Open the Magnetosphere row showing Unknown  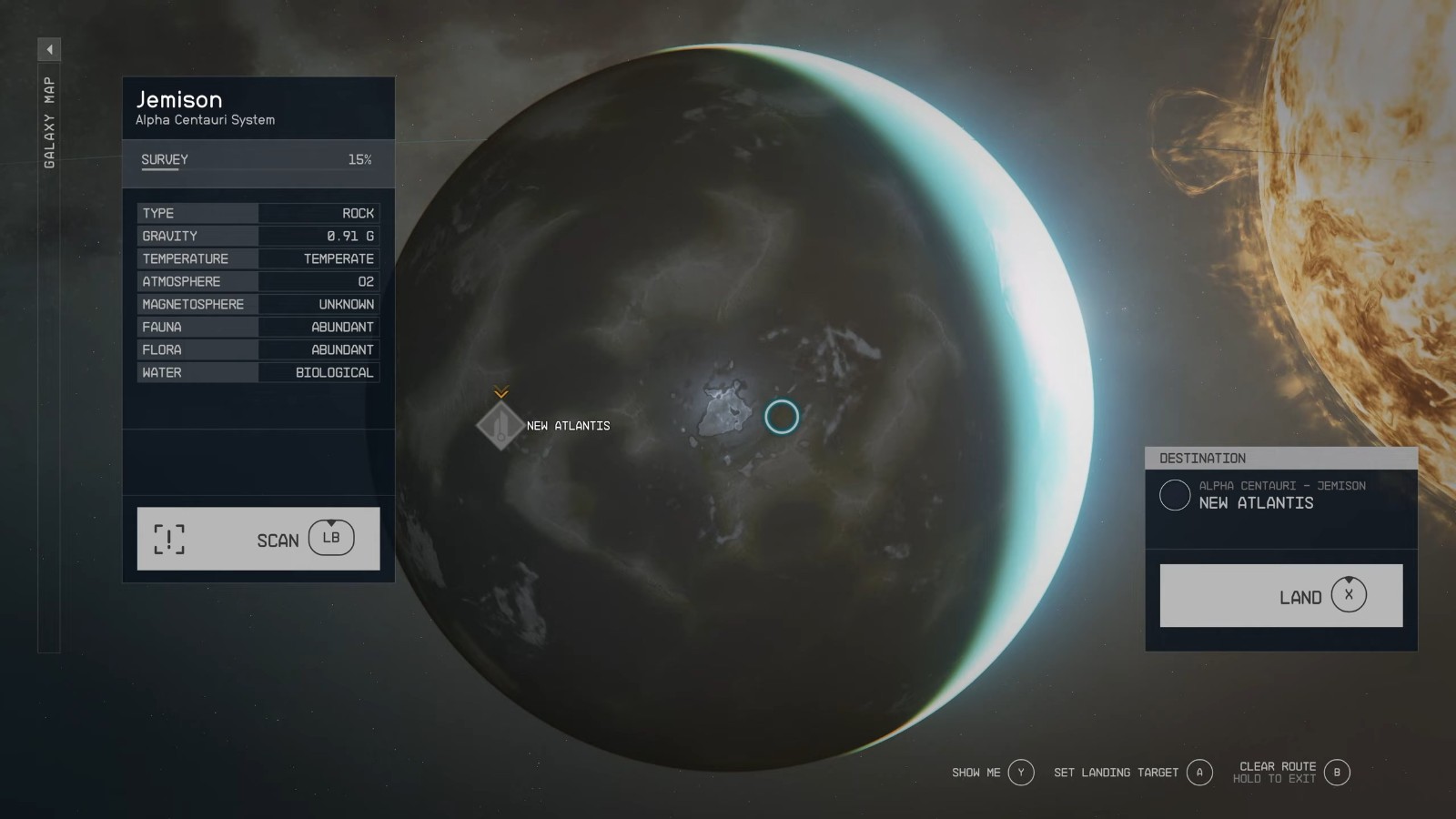258,304
